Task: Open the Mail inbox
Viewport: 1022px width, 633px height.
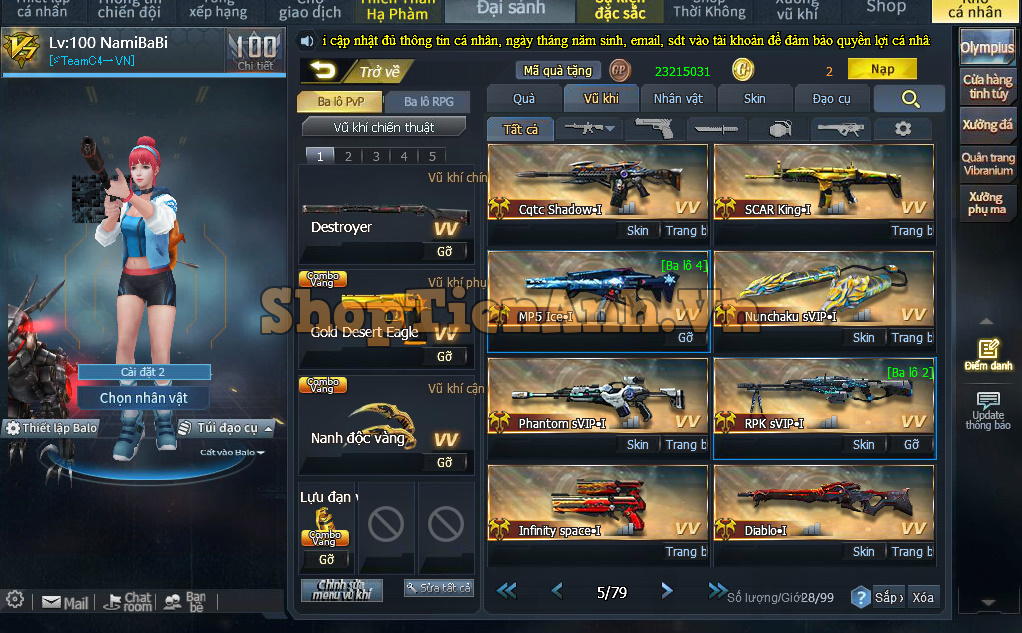Action: click(x=66, y=603)
